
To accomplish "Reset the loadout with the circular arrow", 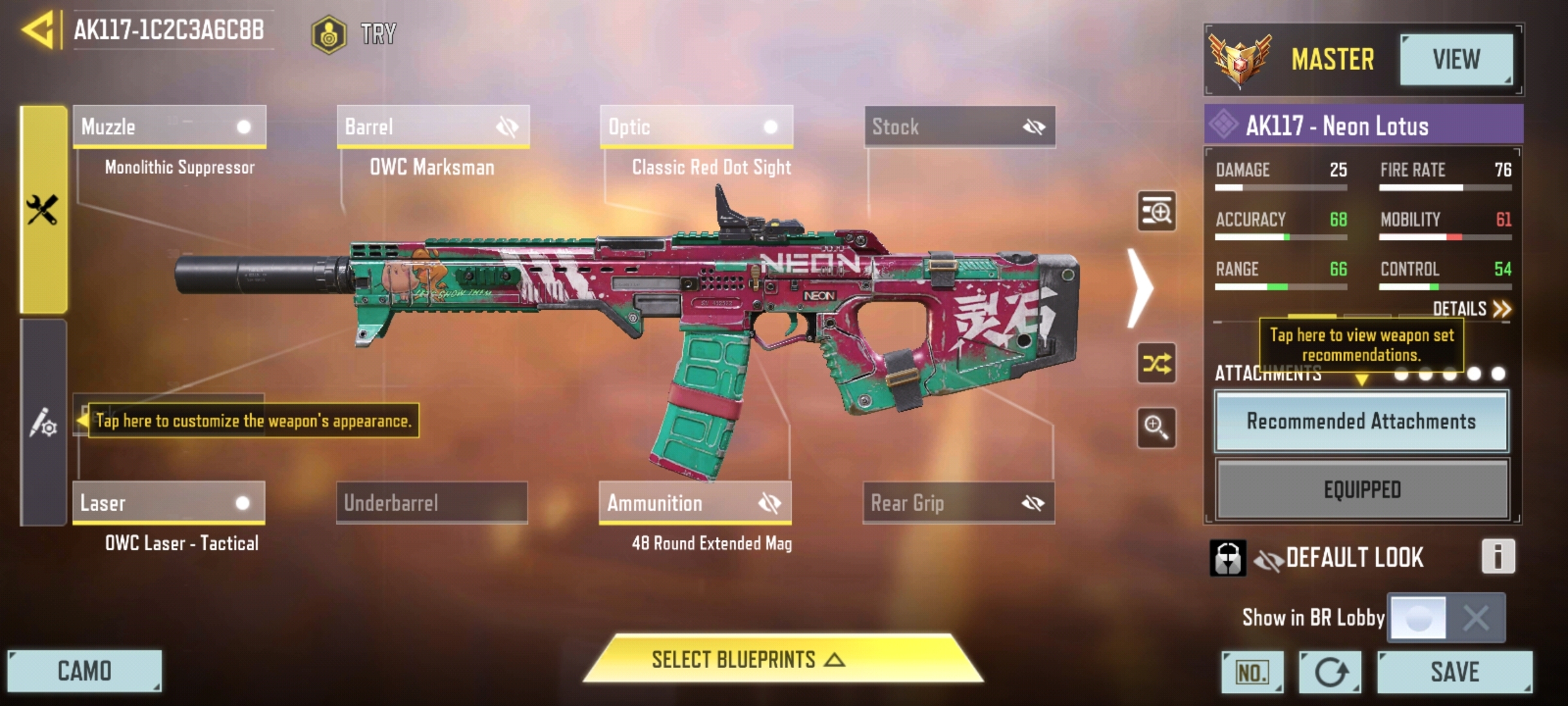I will [x=1330, y=672].
